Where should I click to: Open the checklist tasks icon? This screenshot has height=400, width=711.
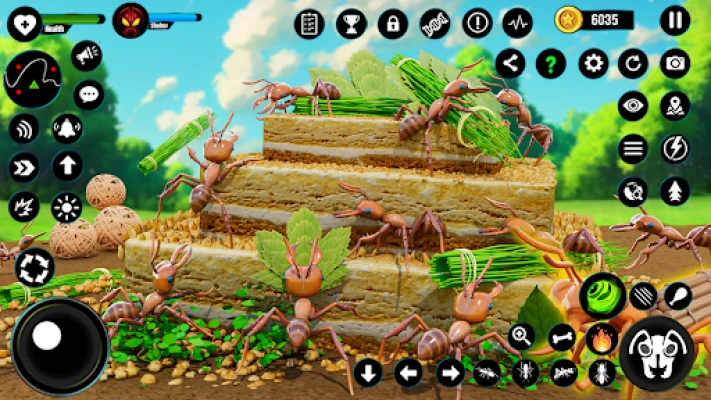click(x=309, y=23)
